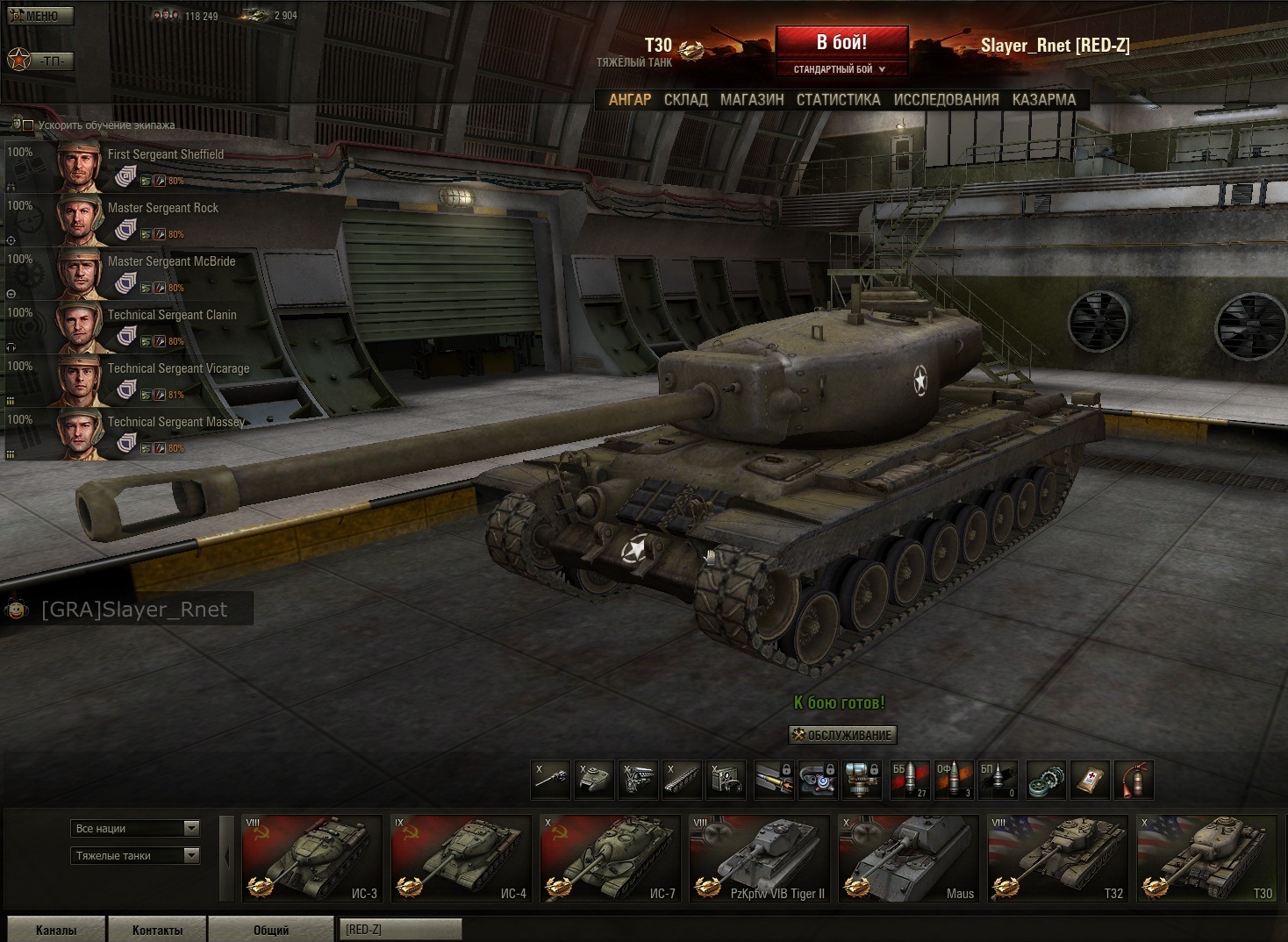Image resolution: width=1288 pixels, height=942 pixels.
Task: Show the СТАТИСТИКА tab
Action: pos(838,100)
